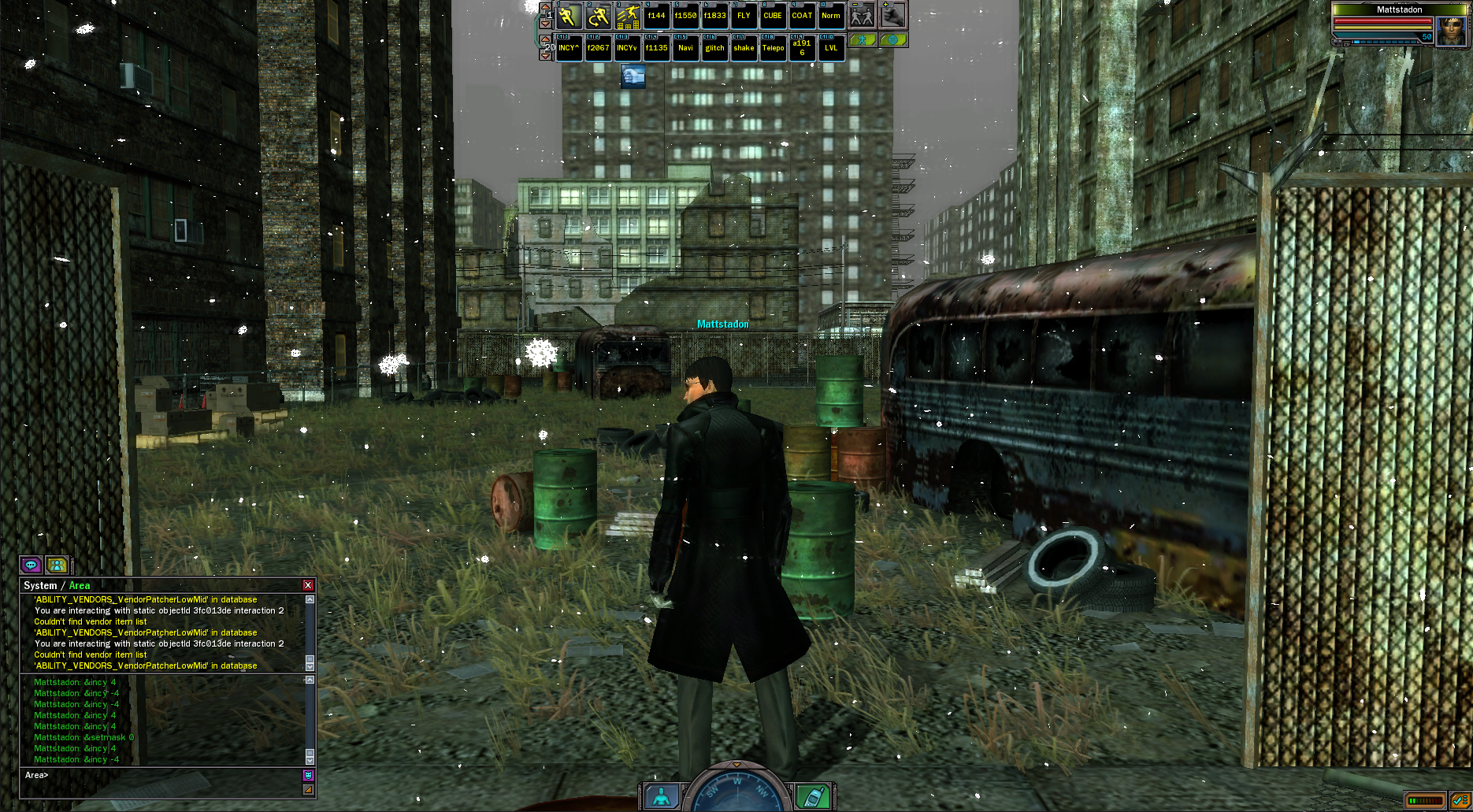This screenshot has width=1473, height=812.
Task: Activate the shake hotbar macro
Action: click(744, 48)
